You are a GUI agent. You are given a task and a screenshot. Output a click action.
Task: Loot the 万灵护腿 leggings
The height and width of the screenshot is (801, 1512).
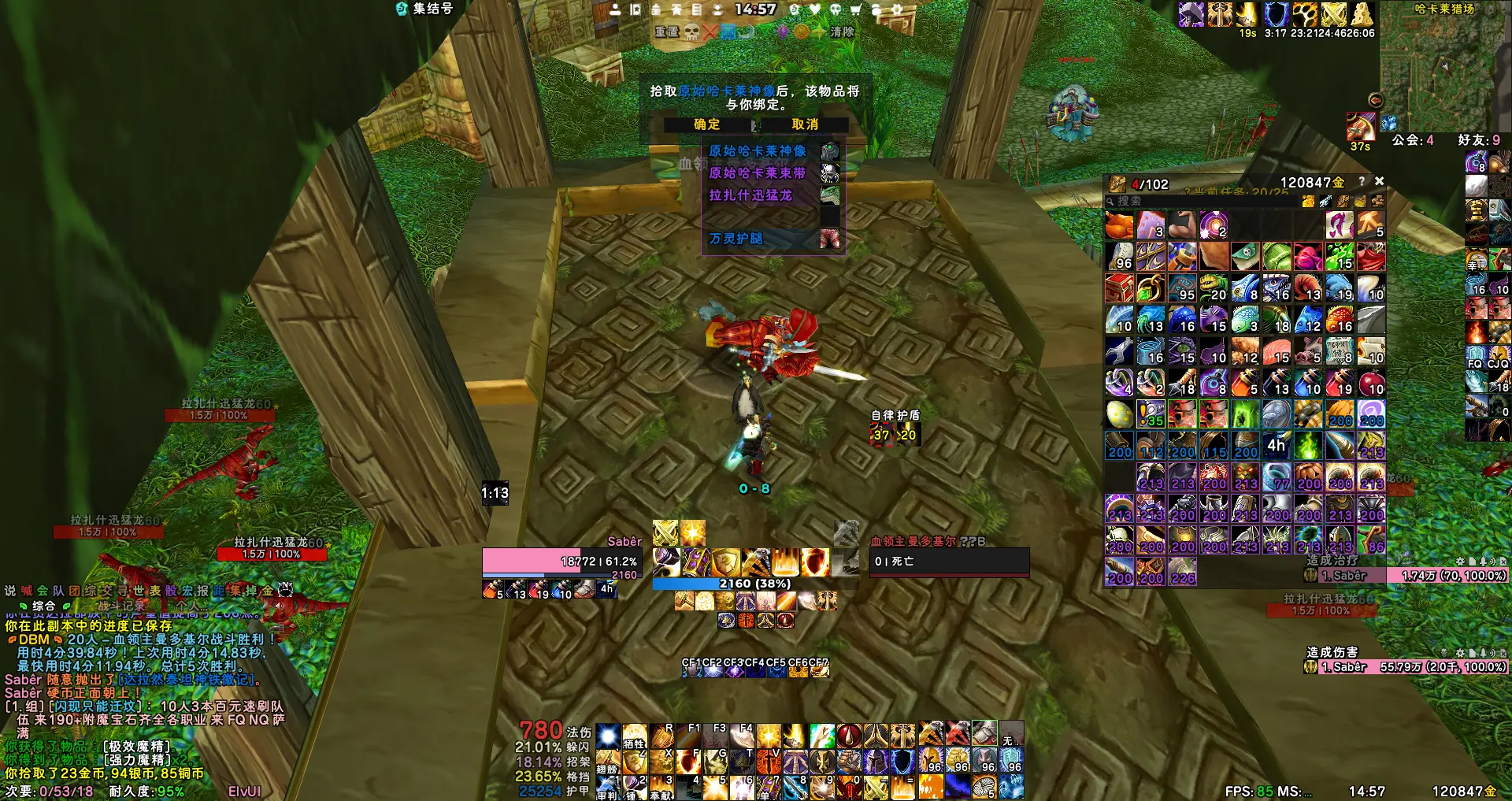click(x=736, y=239)
